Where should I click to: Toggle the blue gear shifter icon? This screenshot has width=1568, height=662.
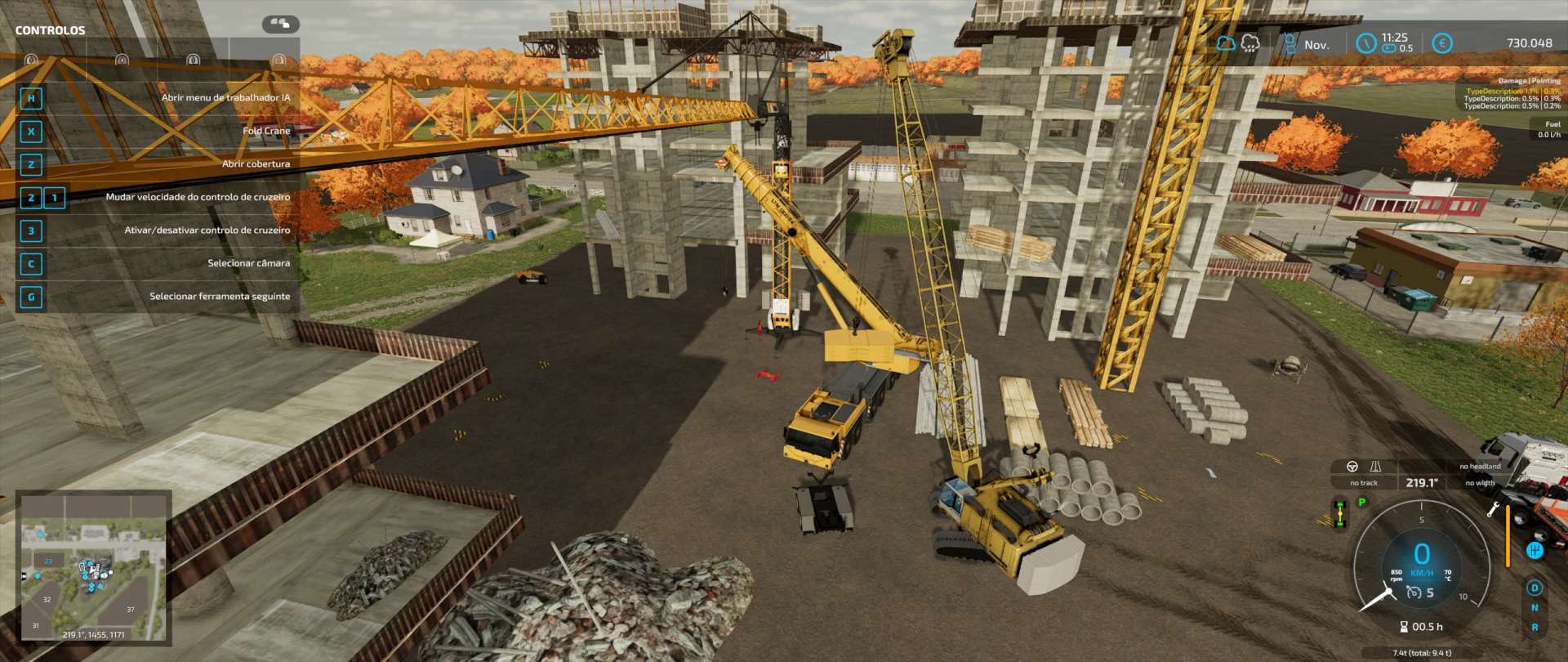point(1535,550)
